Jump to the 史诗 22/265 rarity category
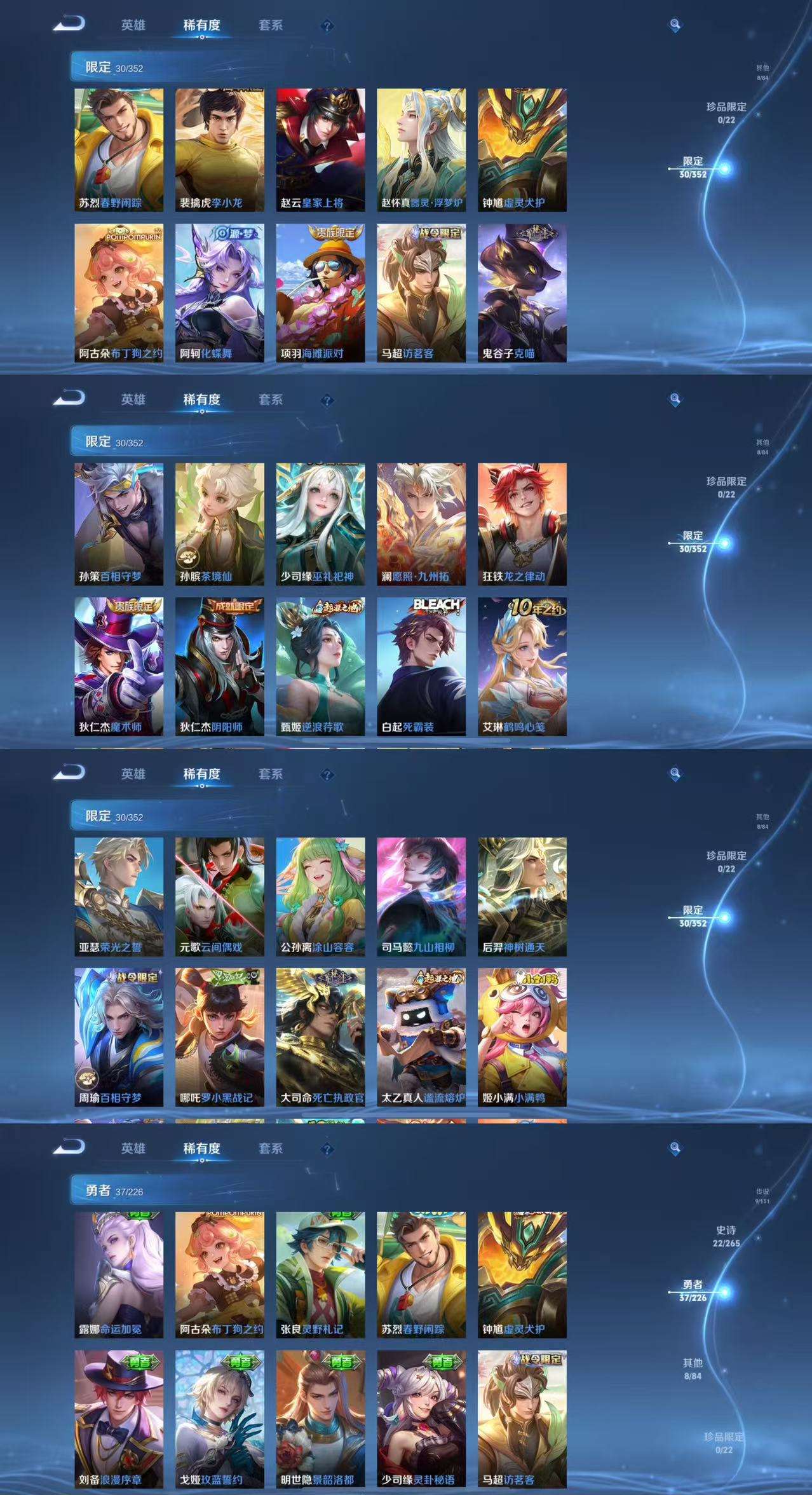This screenshot has height=1495, width=812. (x=726, y=1236)
